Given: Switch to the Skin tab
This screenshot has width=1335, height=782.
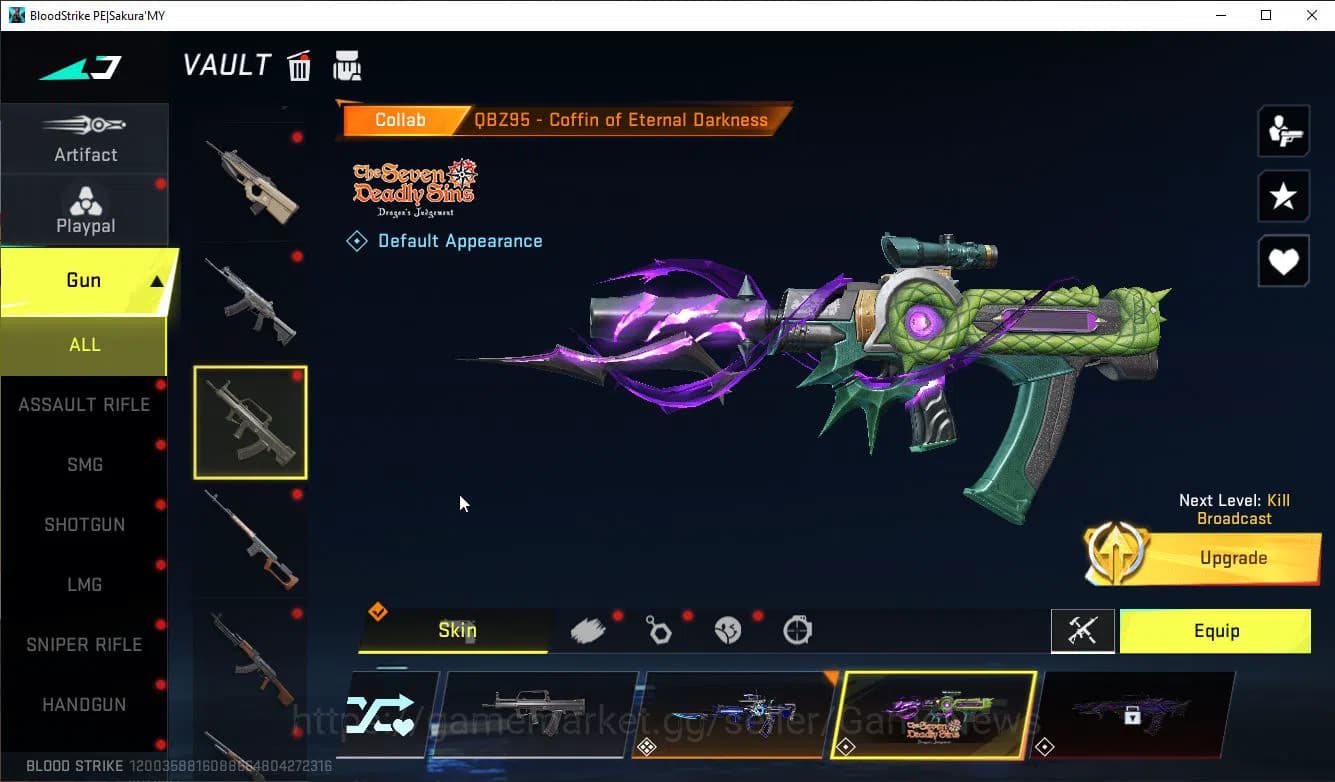Looking at the screenshot, I should click(x=456, y=630).
